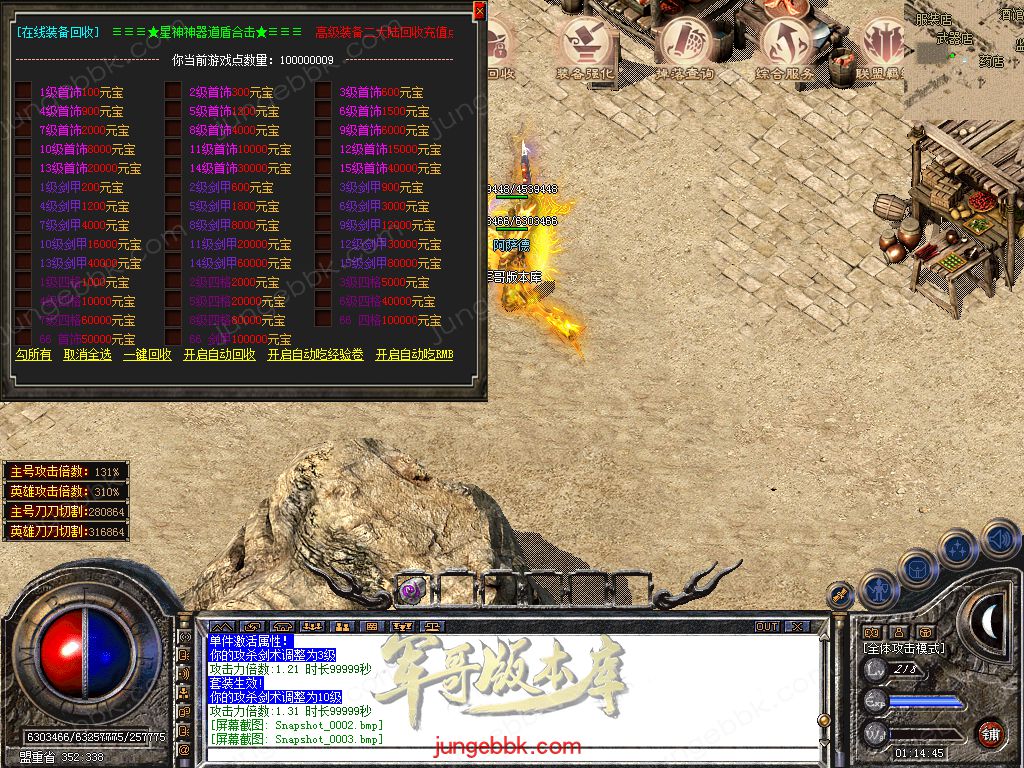Close the equipment recycle panel
Screen dimensions: 1024x768
pos(479,11)
